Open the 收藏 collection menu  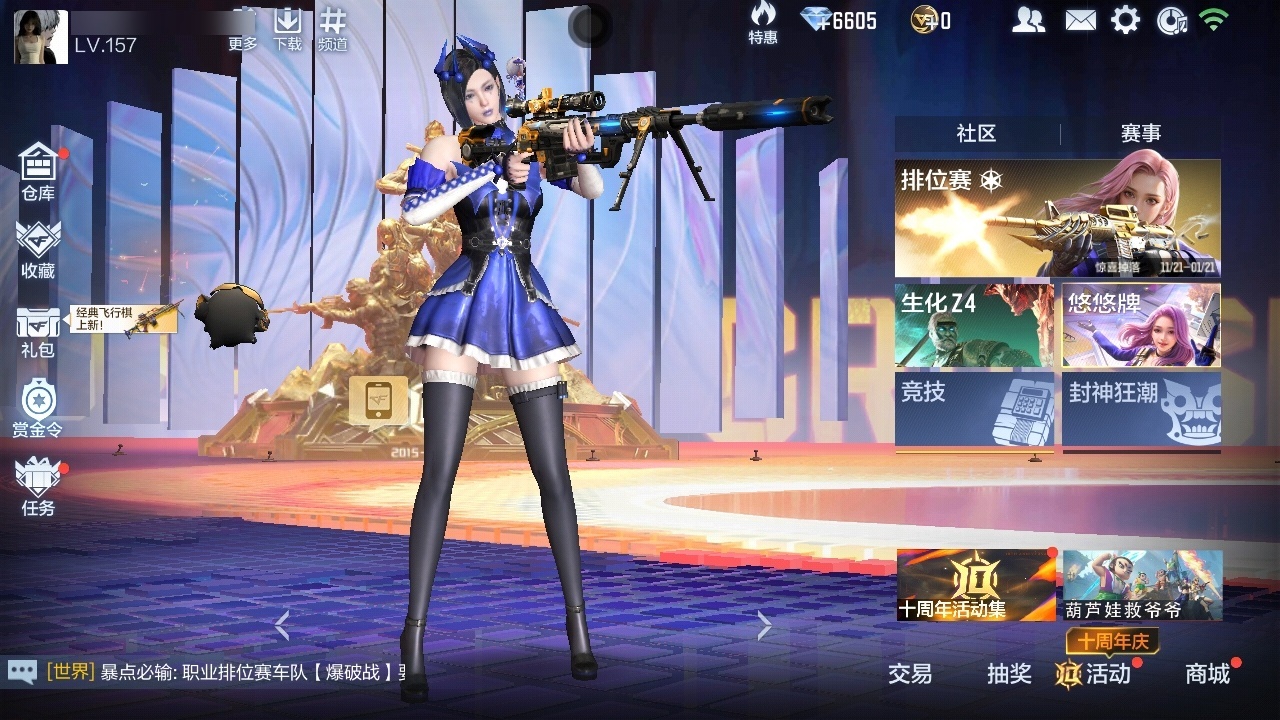38,250
